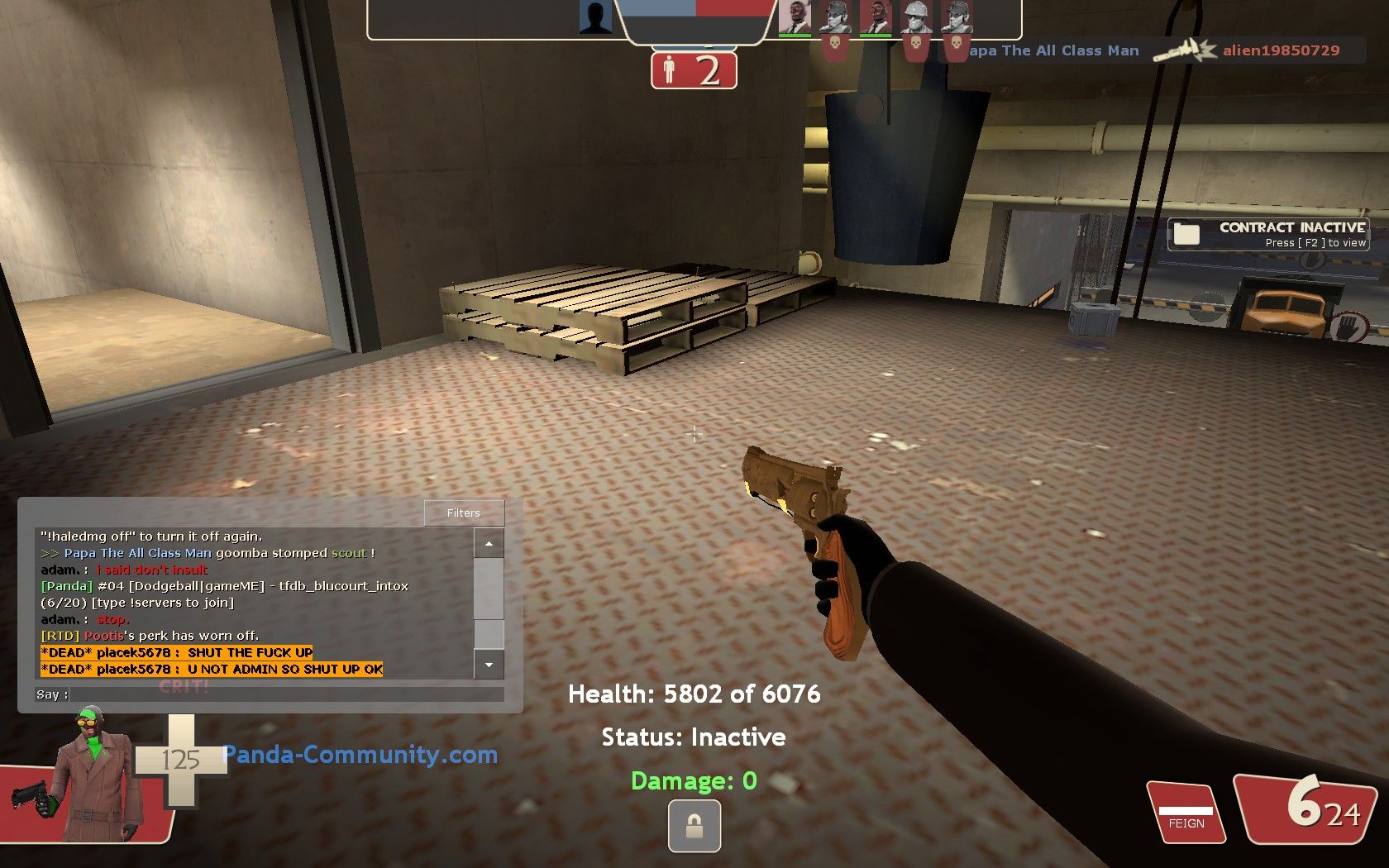The height and width of the screenshot is (868, 1389).
Task: Click the chat scroll down arrow
Action: (x=489, y=665)
